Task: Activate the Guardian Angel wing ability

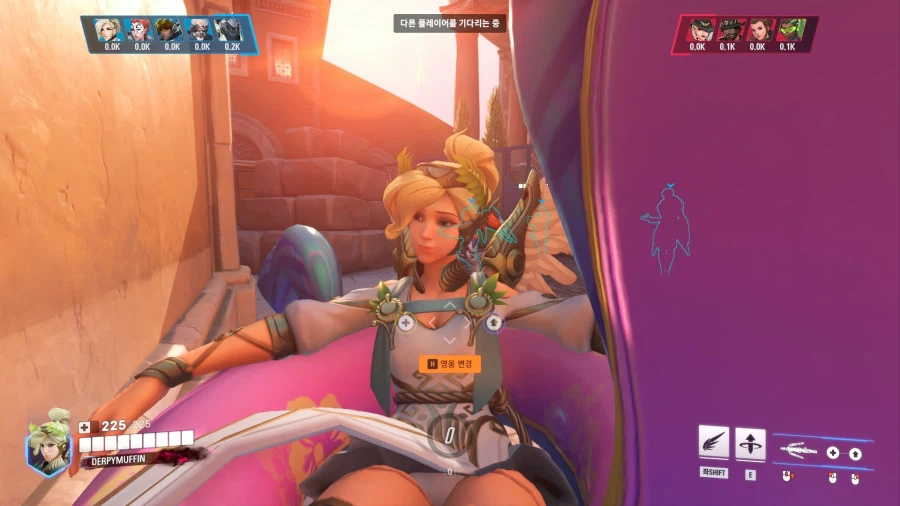Action: point(713,442)
